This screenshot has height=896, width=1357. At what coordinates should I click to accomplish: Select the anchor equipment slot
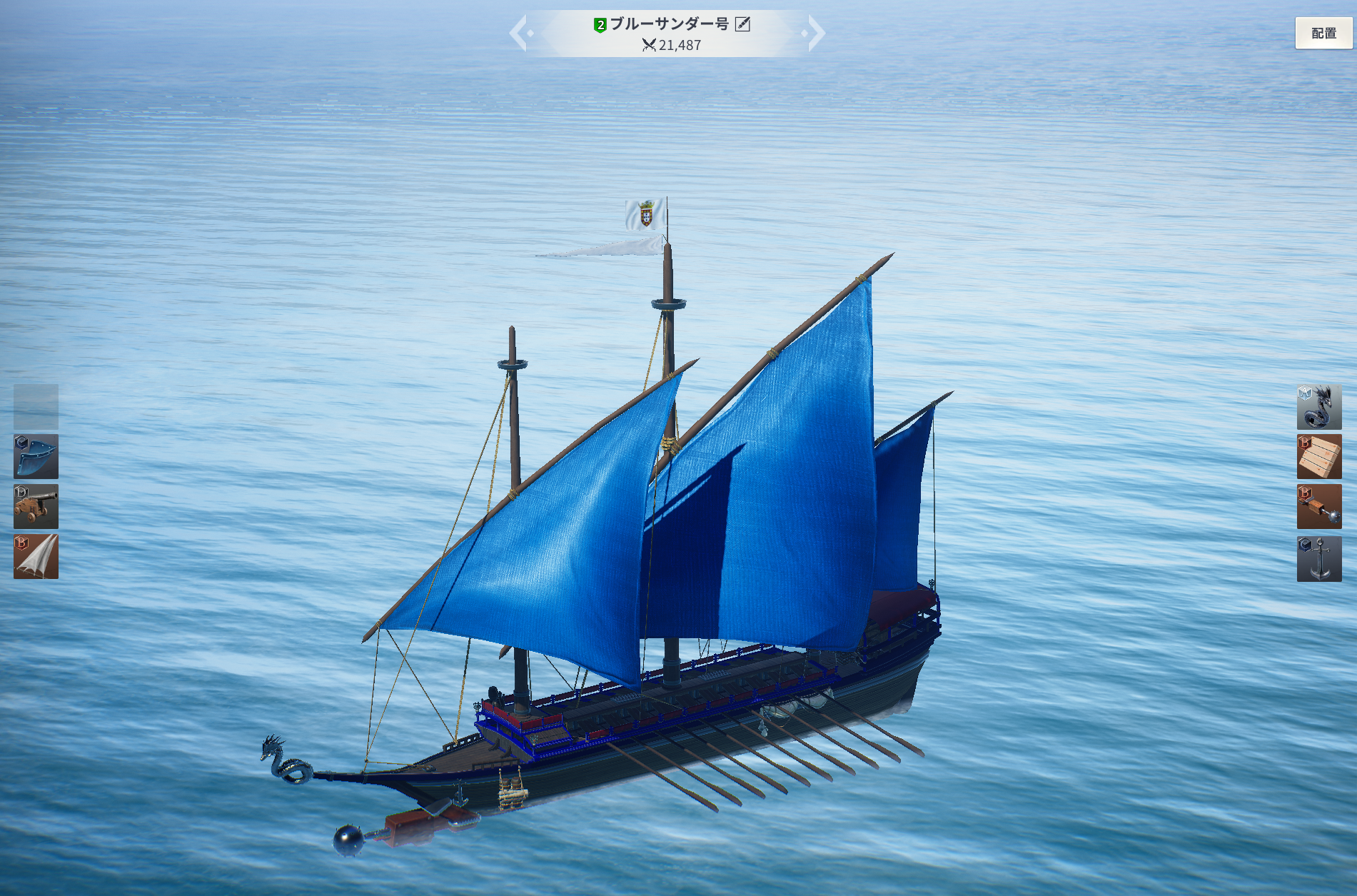tap(1318, 559)
